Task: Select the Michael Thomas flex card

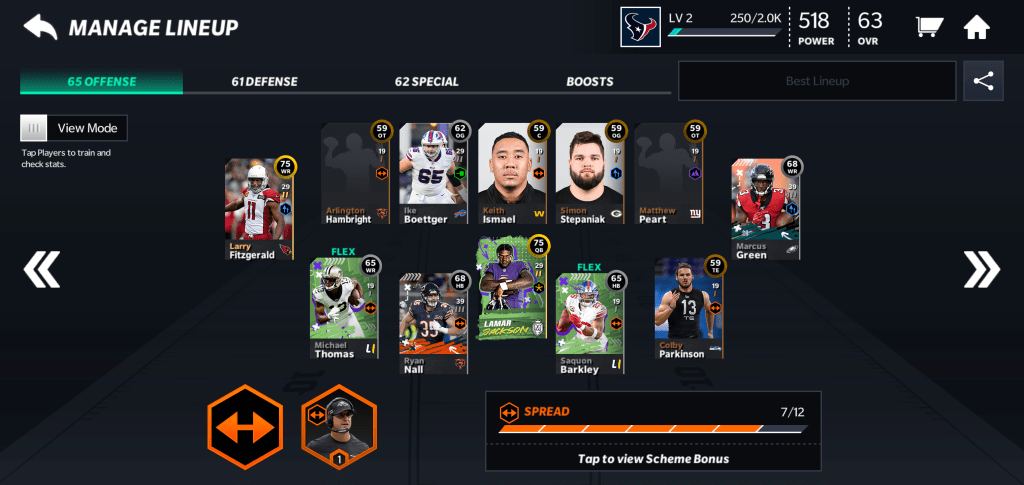Action: 344,308
